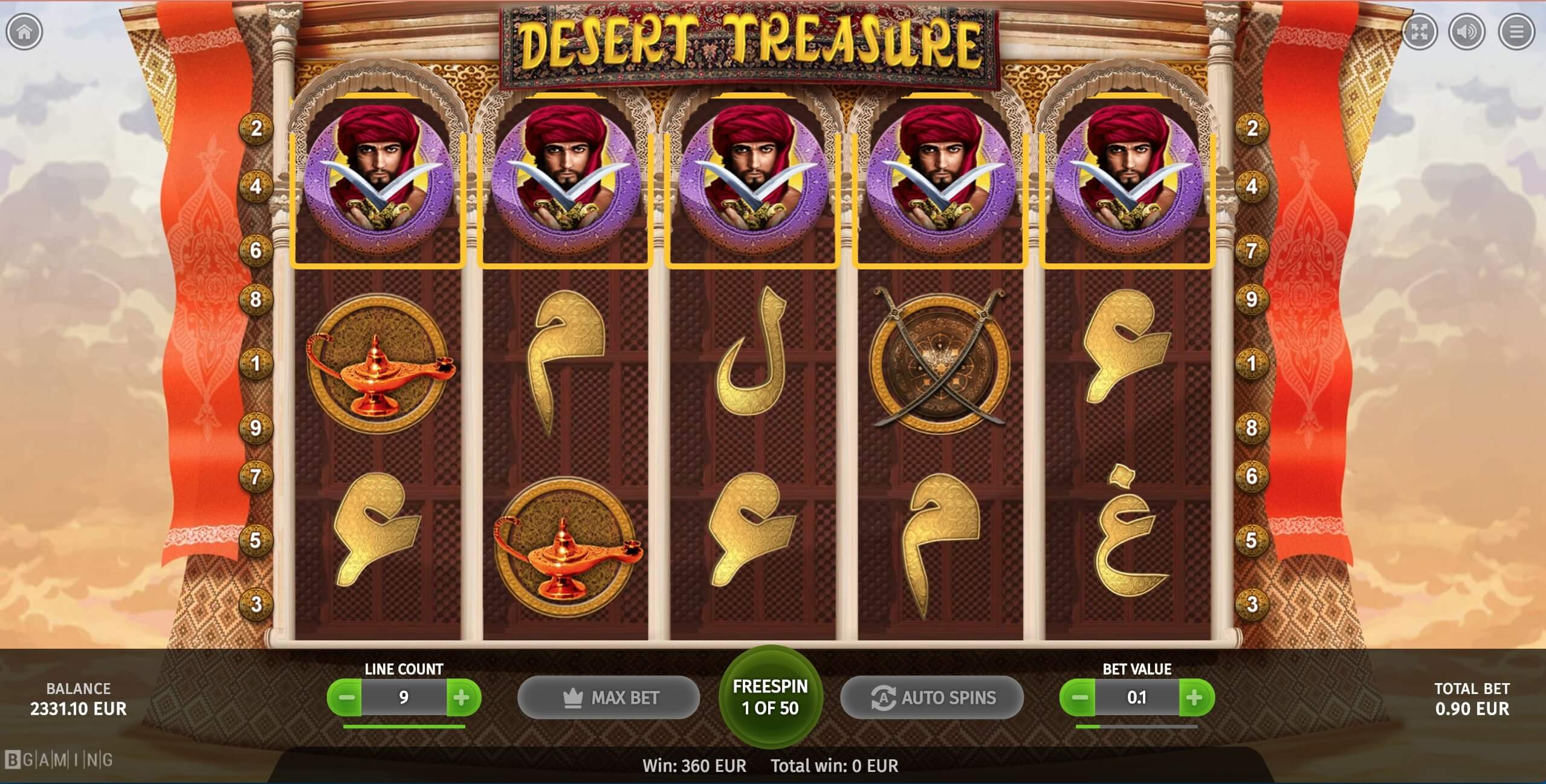This screenshot has height=784, width=1546.
Task: Go to the home screen icon
Action: tap(24, 32)
